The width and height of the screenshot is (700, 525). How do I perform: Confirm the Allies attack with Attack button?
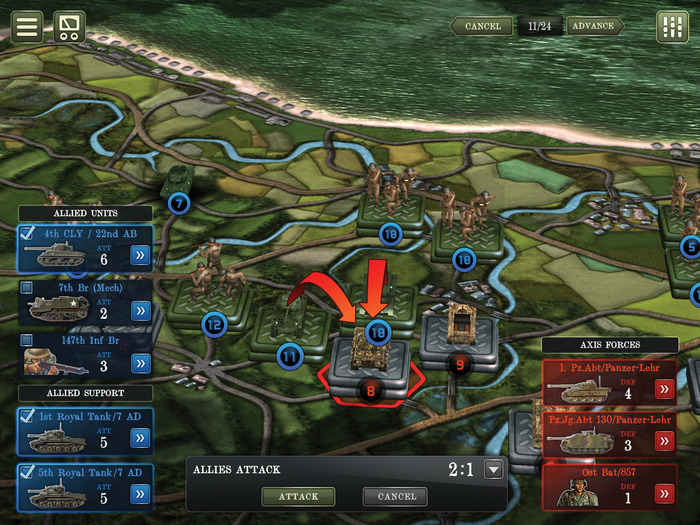click(x=298, y=496)
